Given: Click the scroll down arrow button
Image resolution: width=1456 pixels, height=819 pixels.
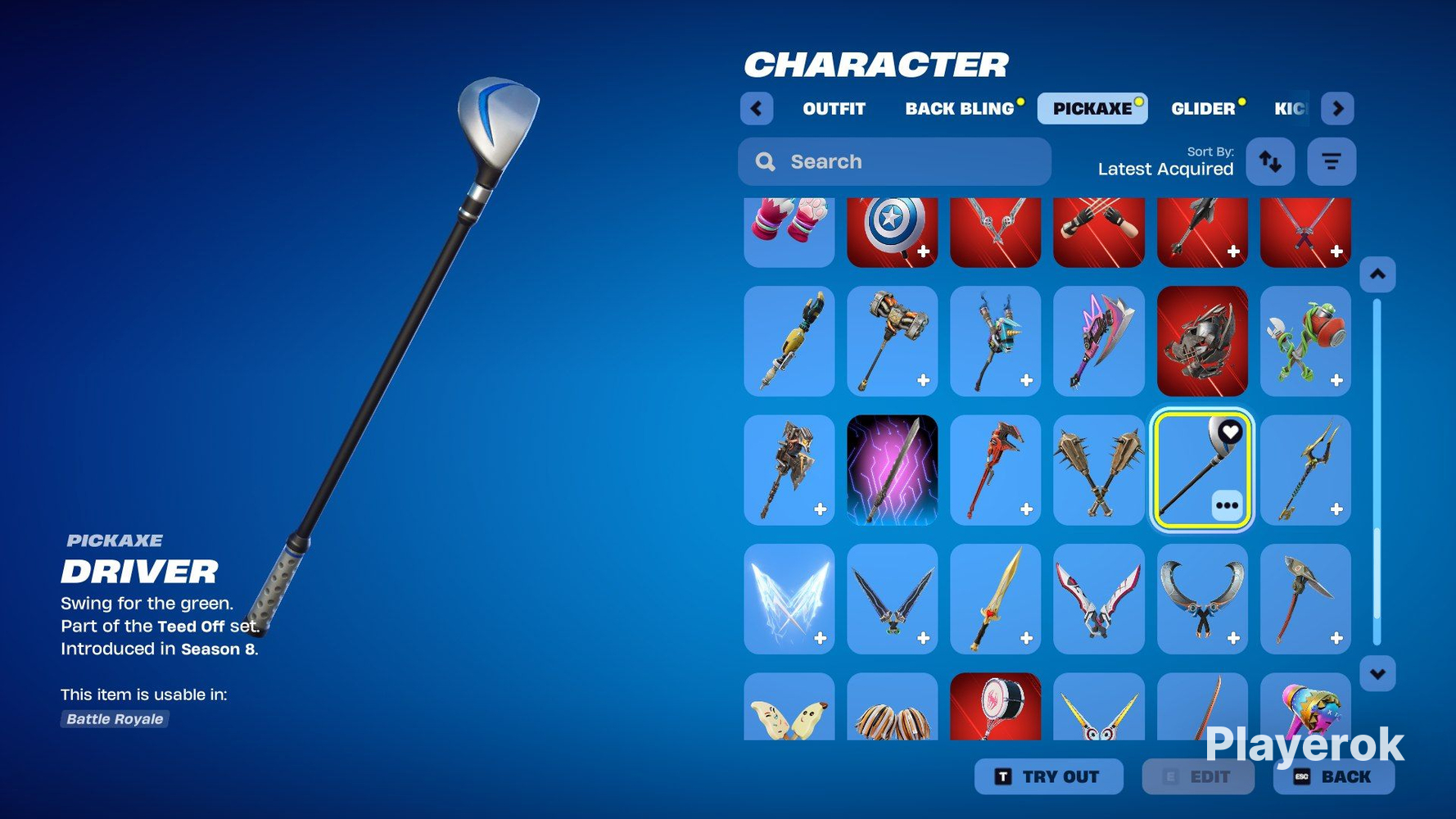Looking at the screenshot, I should click(x=1377, y=674).
